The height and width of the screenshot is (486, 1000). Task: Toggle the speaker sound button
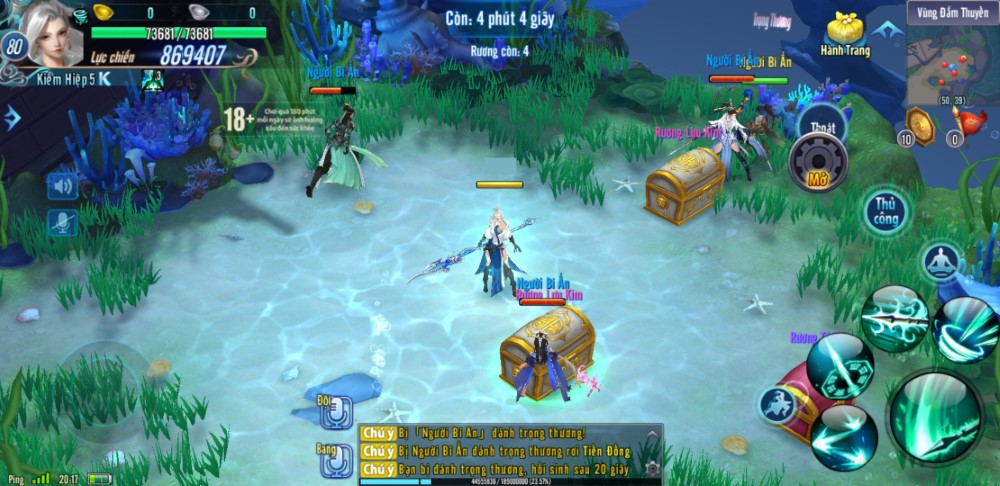pyautogui.click(x=62, y=185)
